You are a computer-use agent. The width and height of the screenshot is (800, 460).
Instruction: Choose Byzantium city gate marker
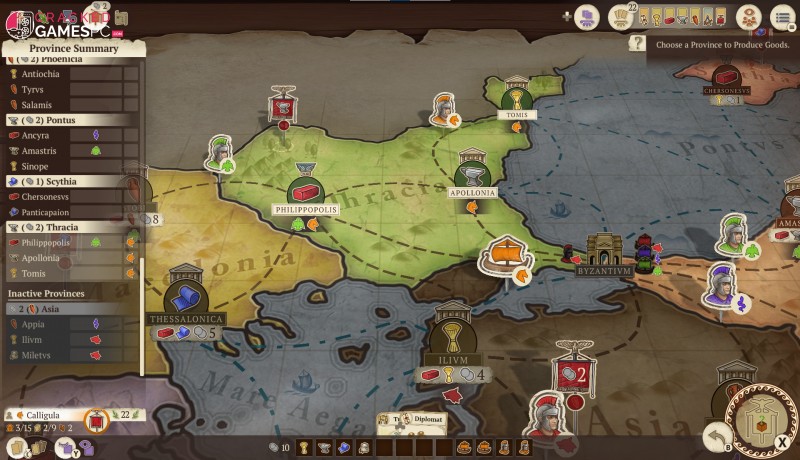pyautogui.click(x=604, y=251)
